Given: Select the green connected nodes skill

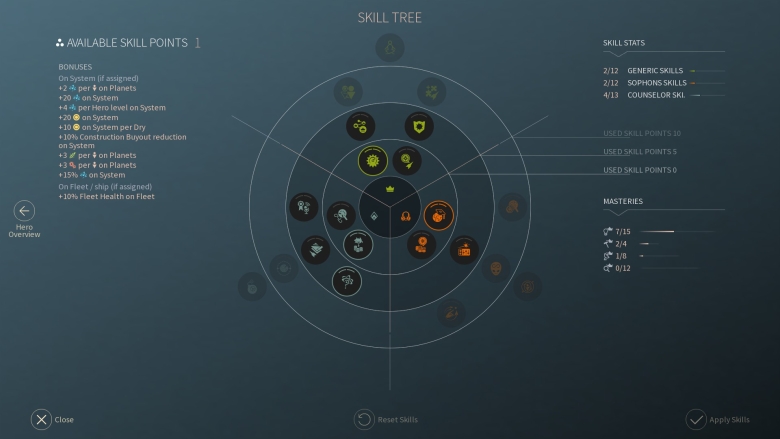Looking at the screenshot, I should (x=360, y=125).
